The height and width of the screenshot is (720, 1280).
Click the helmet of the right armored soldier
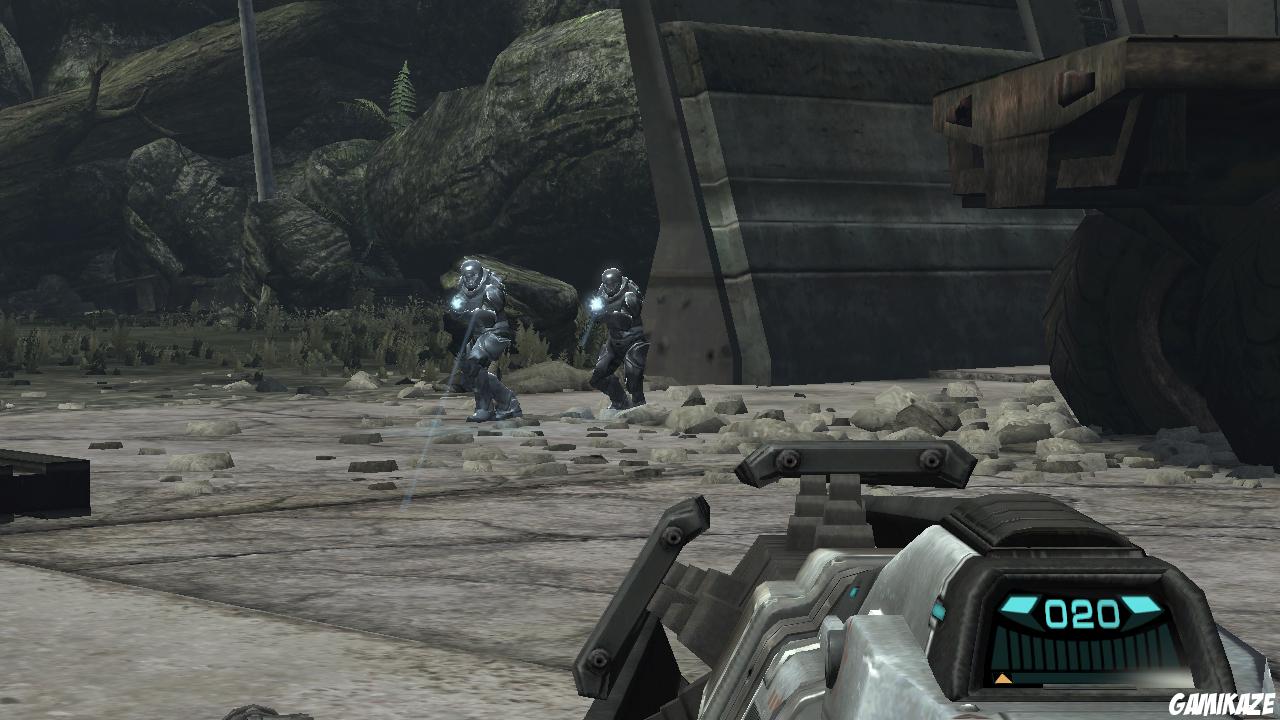(x=611, y=278)
